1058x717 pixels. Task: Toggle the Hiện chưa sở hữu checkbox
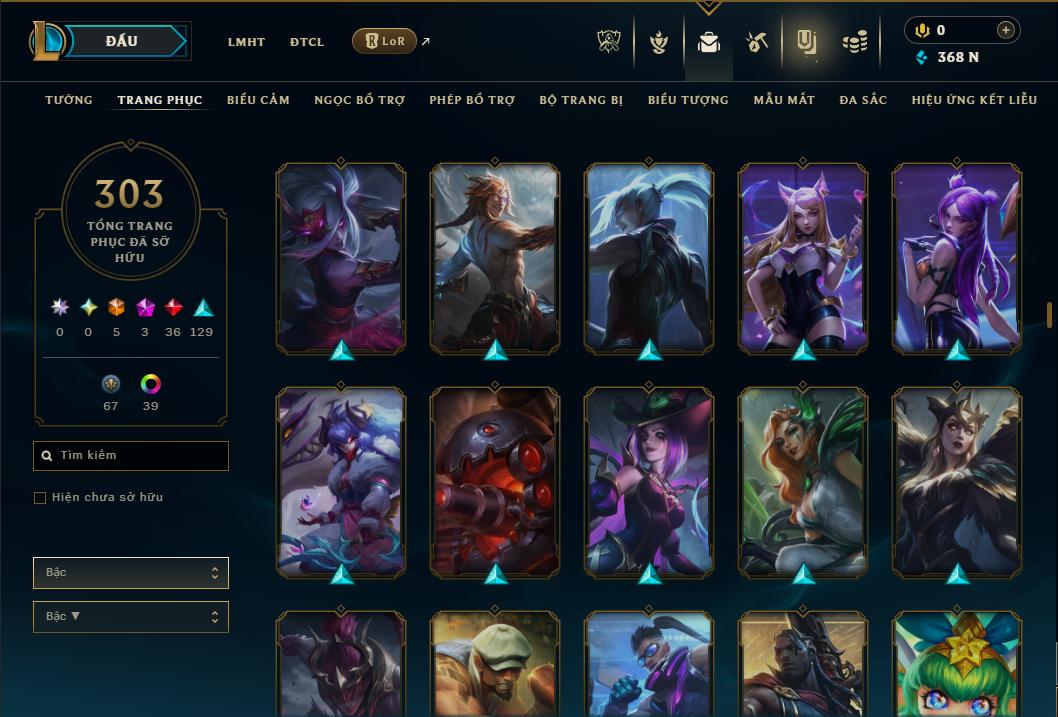(40, 498)
